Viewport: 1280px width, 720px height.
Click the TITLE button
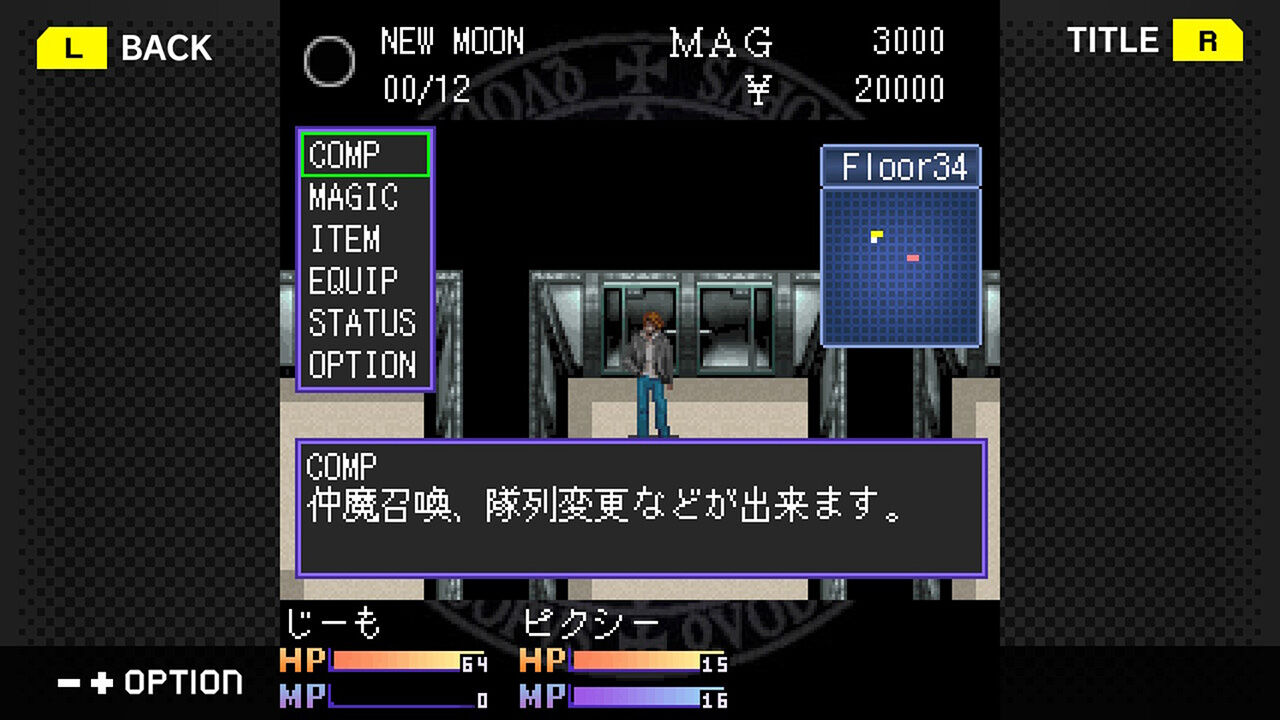(1113, 42)
